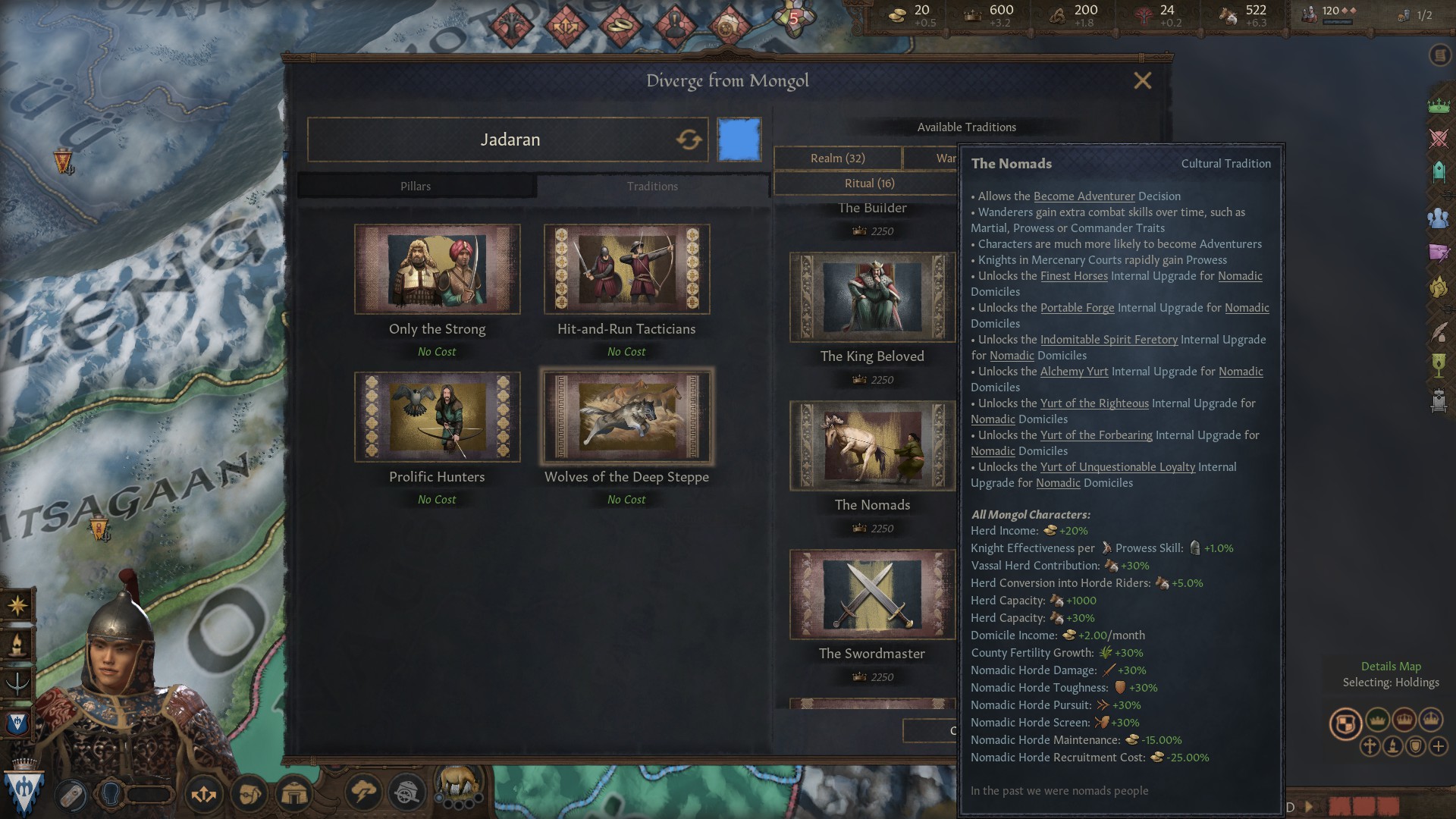This screenshot has width=1456, height=819.
Task: Randomize the Jadaran culture name
Action: [689, 140]
